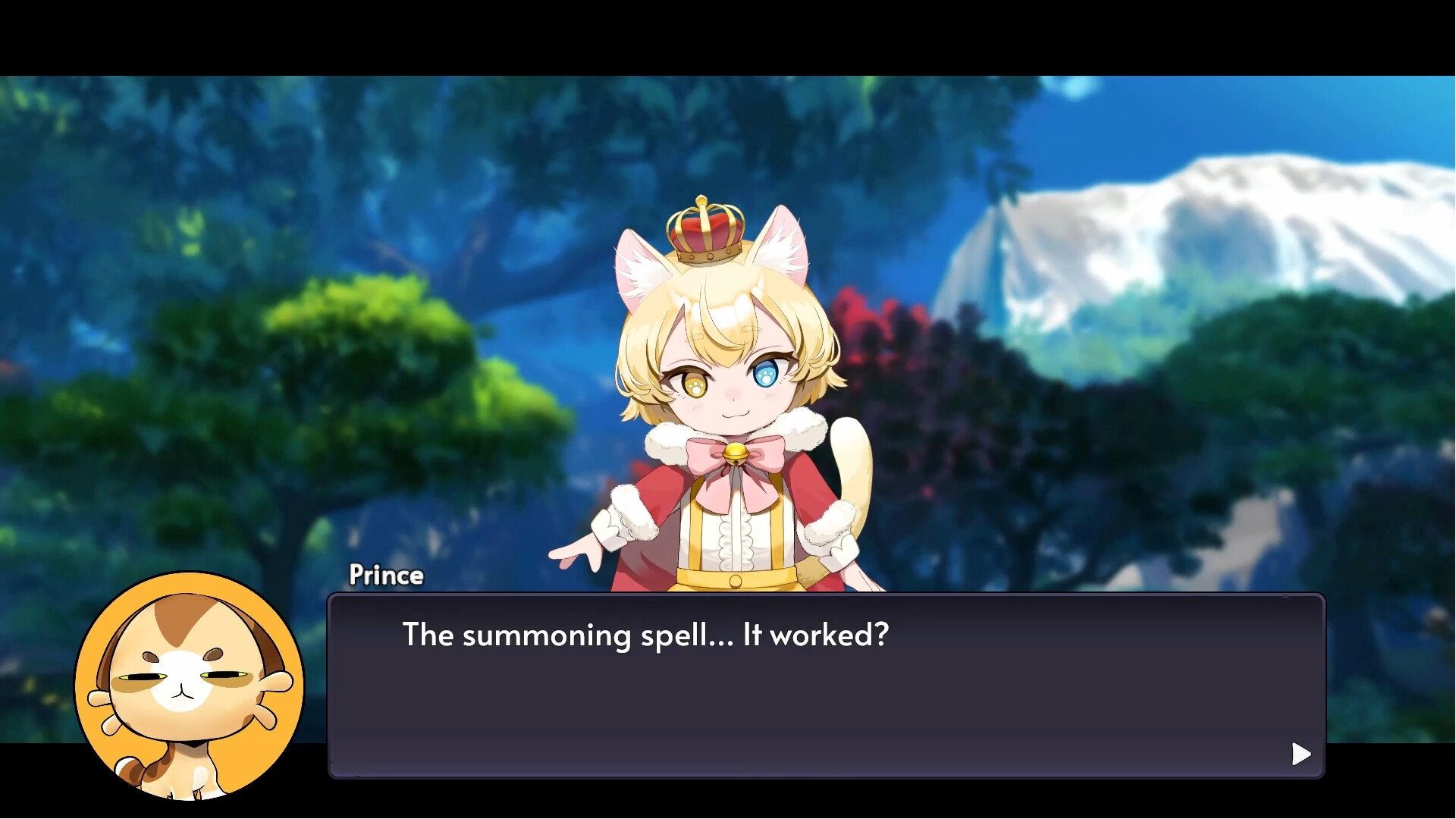Tap the triangle continue indicator
1456x819 pixels.
click(x=1301, y=754)
